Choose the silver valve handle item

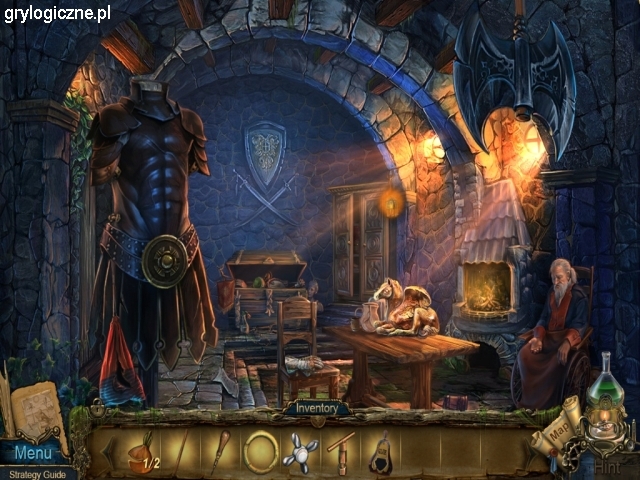[x=301, y=452]
